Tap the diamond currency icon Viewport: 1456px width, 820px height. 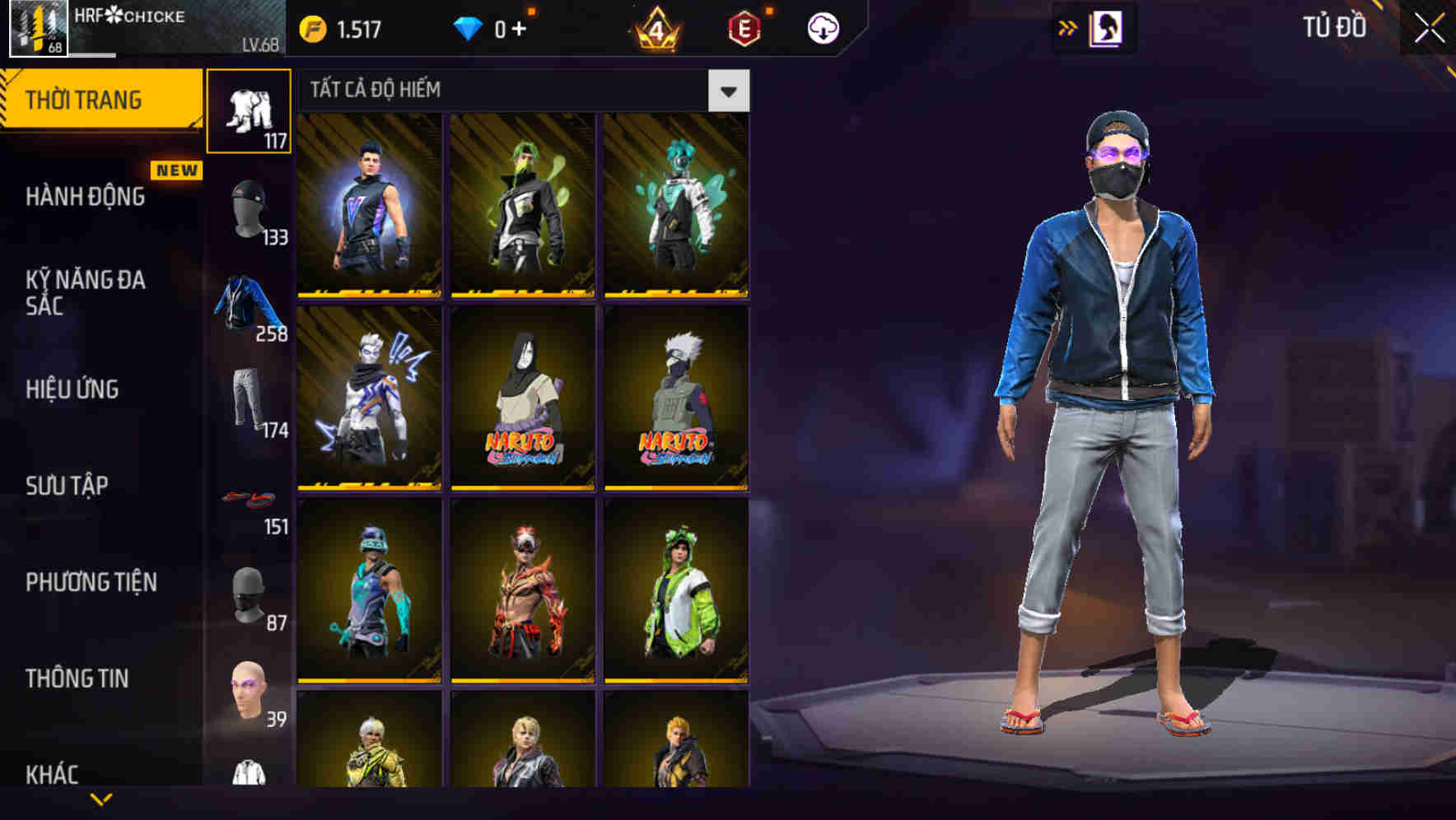click(469, 28)
